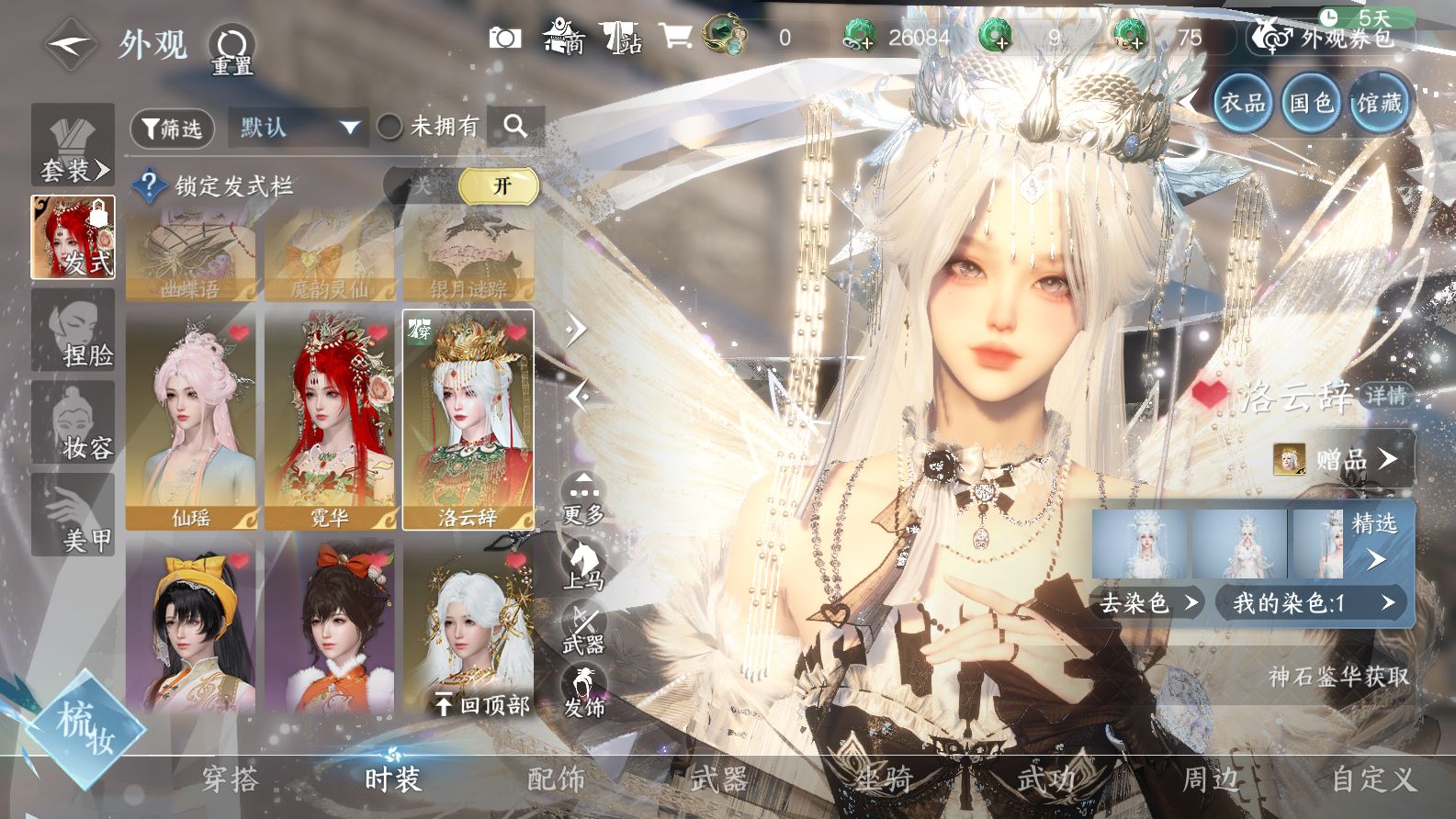Switch to the 穿搭 bottom tab

click(x=230, y=780)
